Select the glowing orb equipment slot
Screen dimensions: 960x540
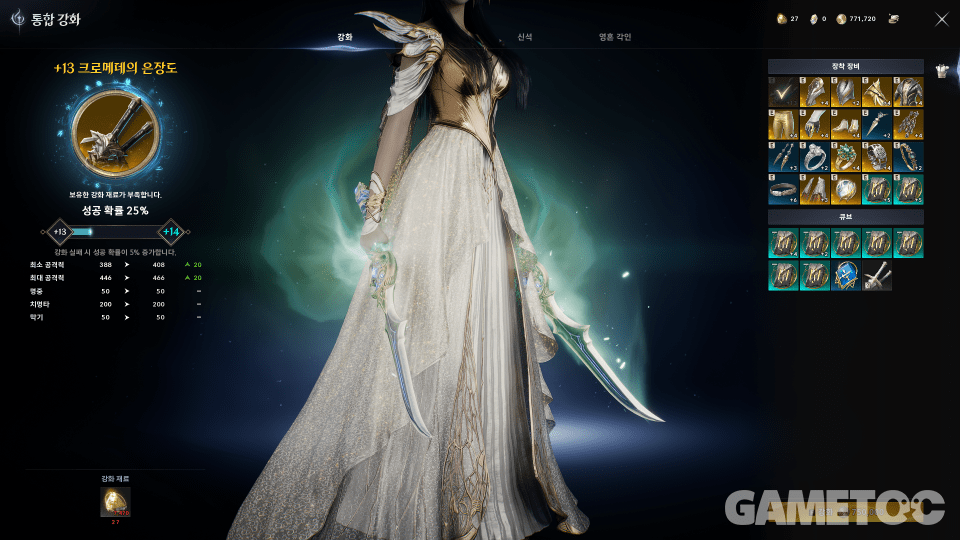pyautogui.click(x=846, y=188)
